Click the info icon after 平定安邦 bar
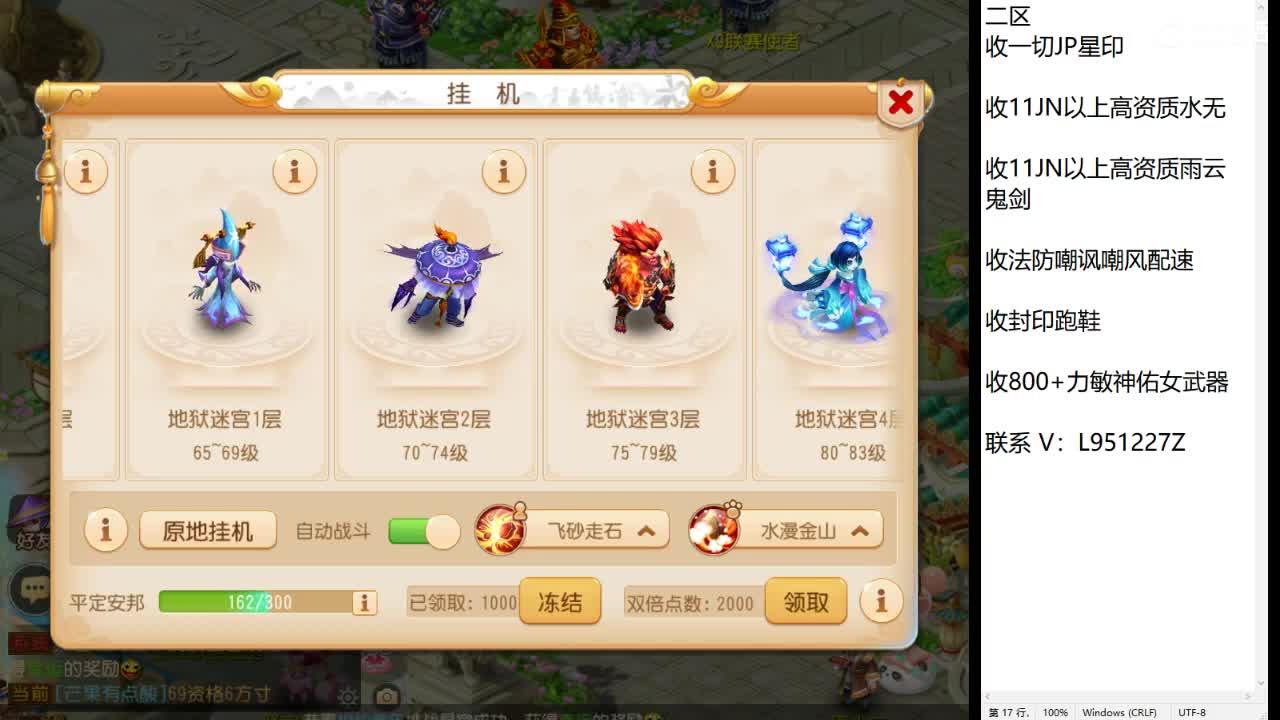This screenshot has height=720, width=1280. 364,602
